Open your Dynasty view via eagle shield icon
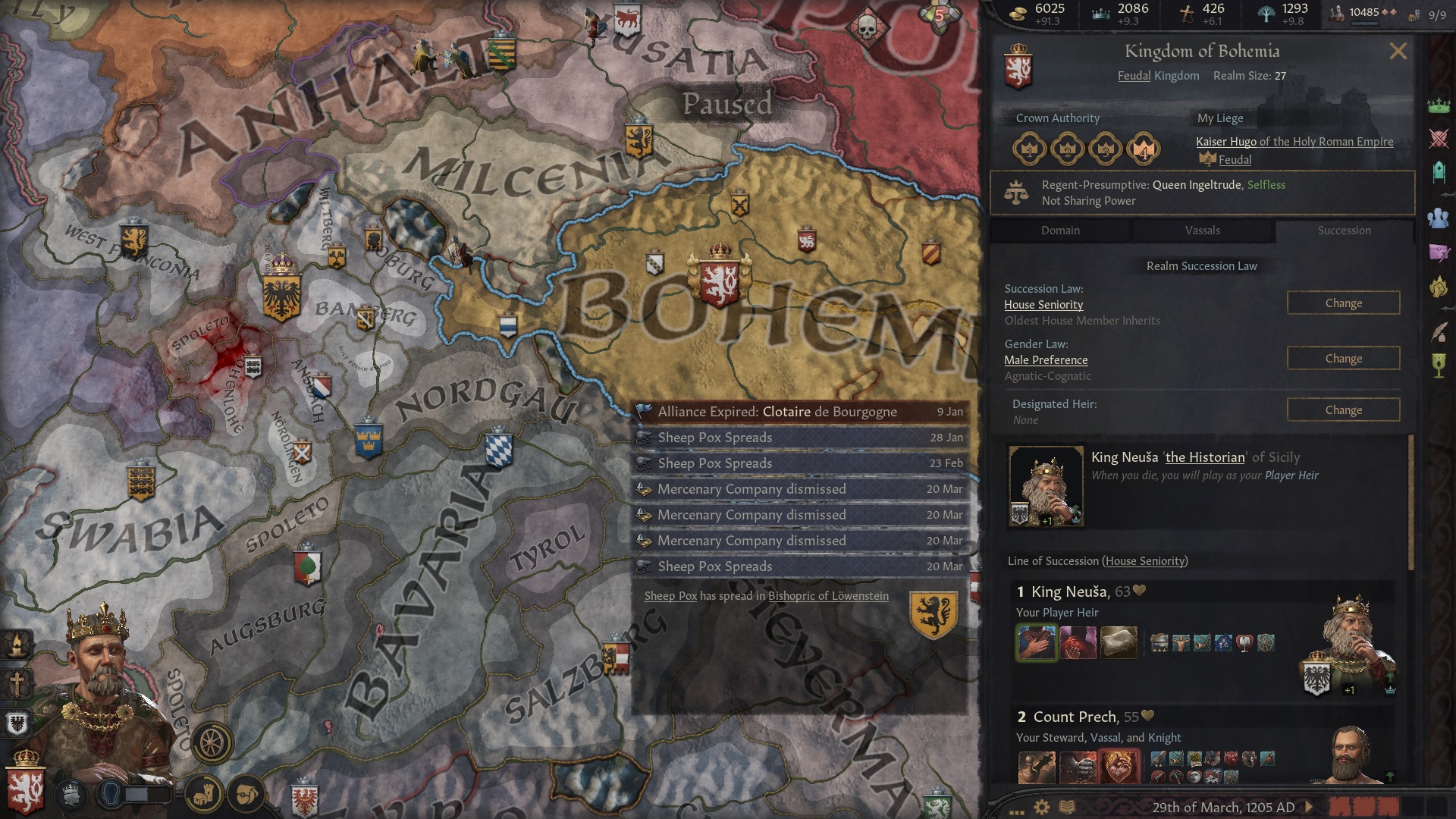This screenshot has width=1456, height=819. pyautogui.click(x=17, y=724)
